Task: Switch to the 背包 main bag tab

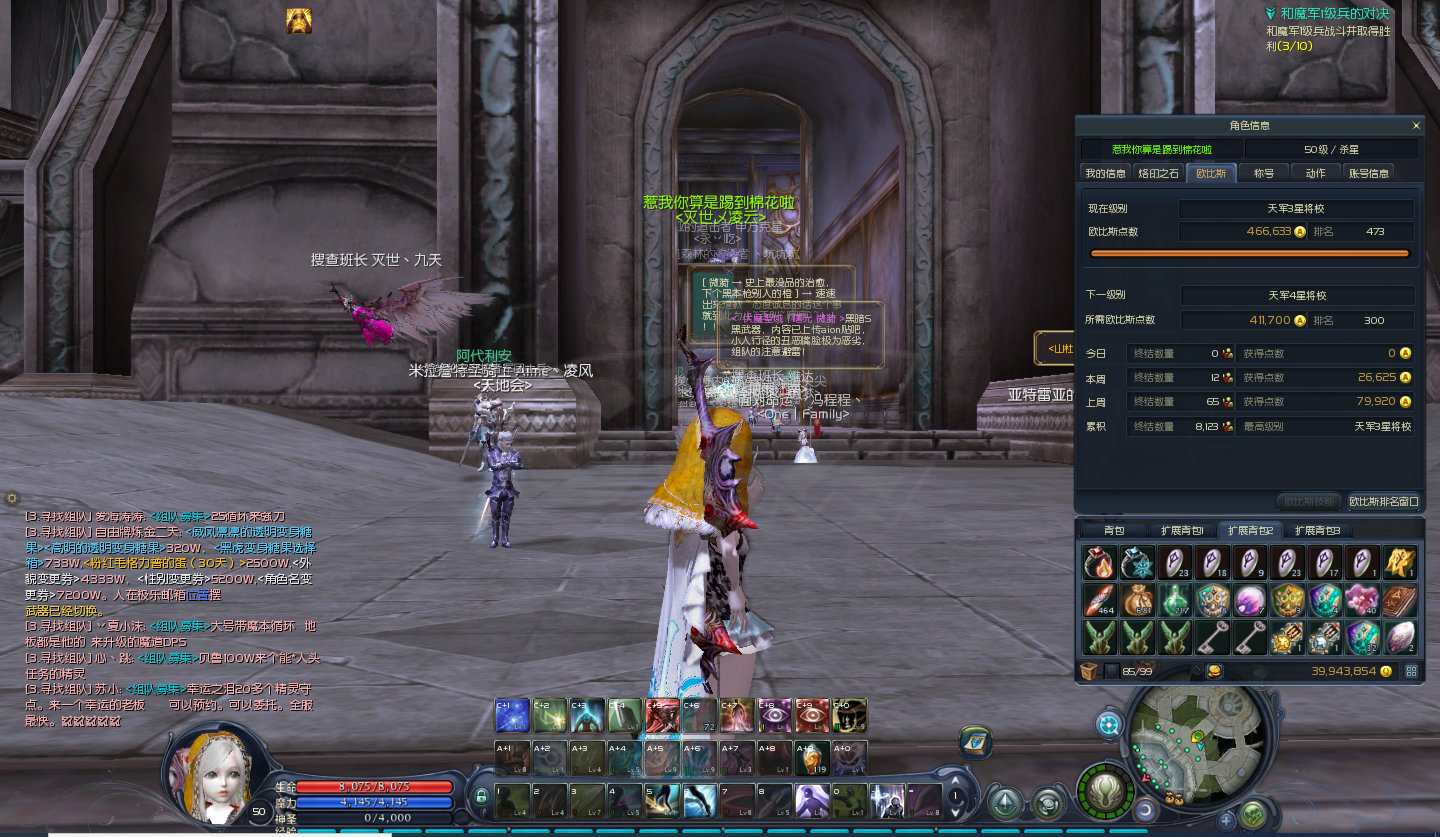Action: (x=1114, y=530)
